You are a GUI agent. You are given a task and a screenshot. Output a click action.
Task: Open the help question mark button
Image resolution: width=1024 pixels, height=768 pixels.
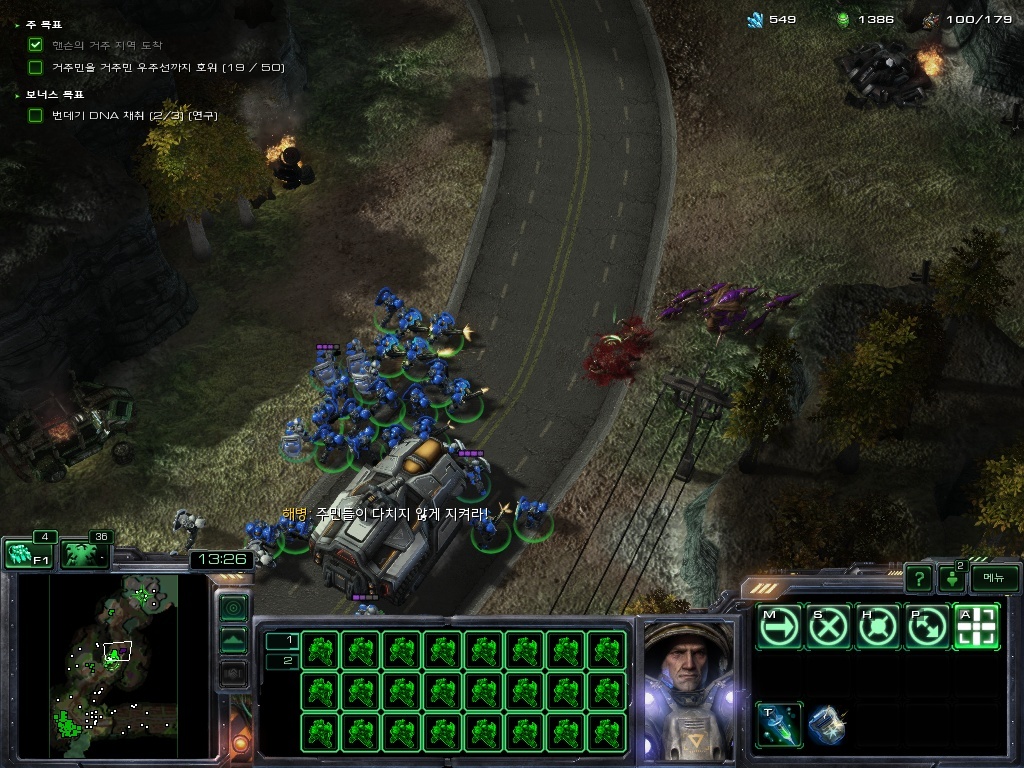918,578
